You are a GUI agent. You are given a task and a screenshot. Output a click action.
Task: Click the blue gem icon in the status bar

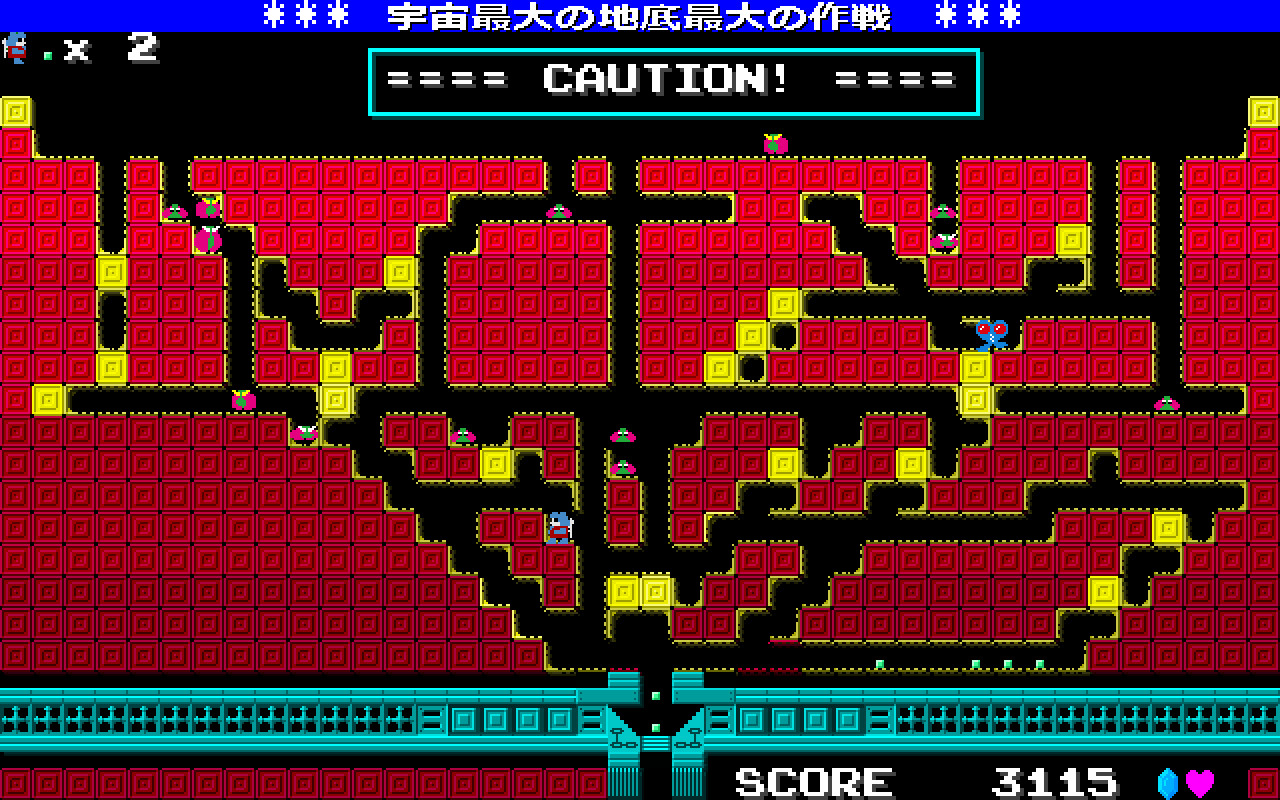coord(1167,782)
